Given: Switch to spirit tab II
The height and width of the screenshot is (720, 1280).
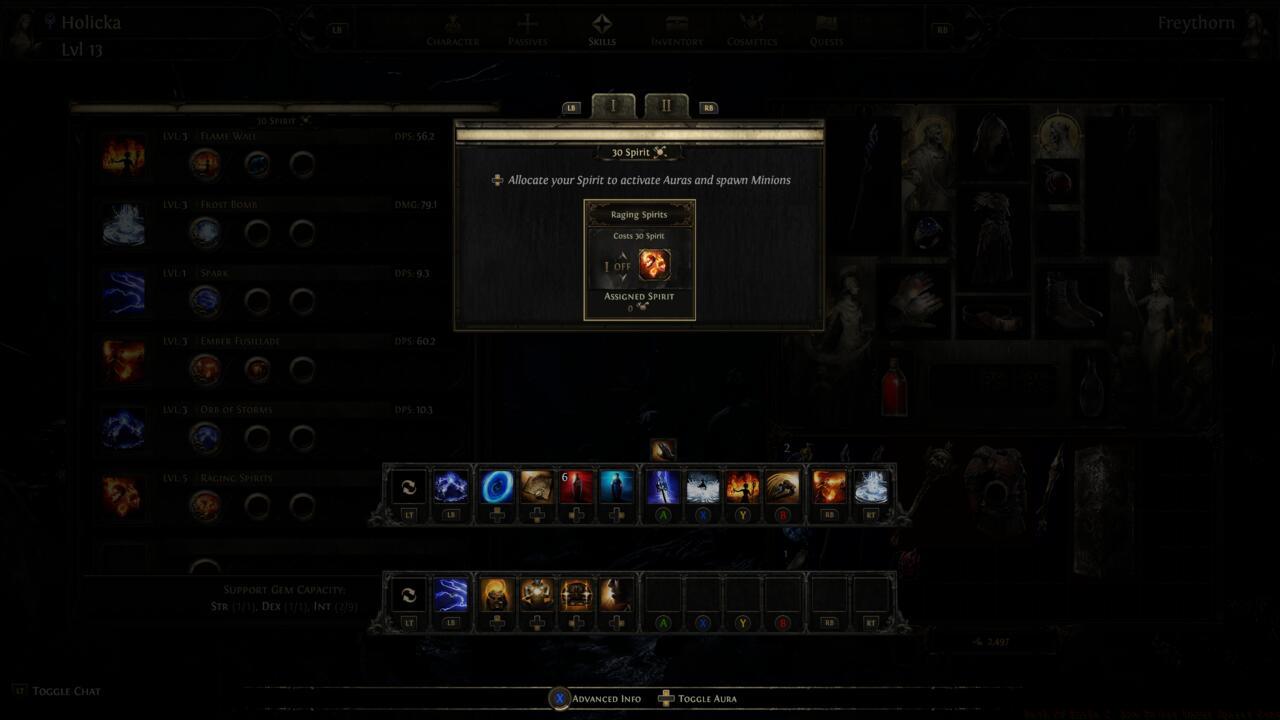Looking at the screenshot, I should [x=665, y=104].
